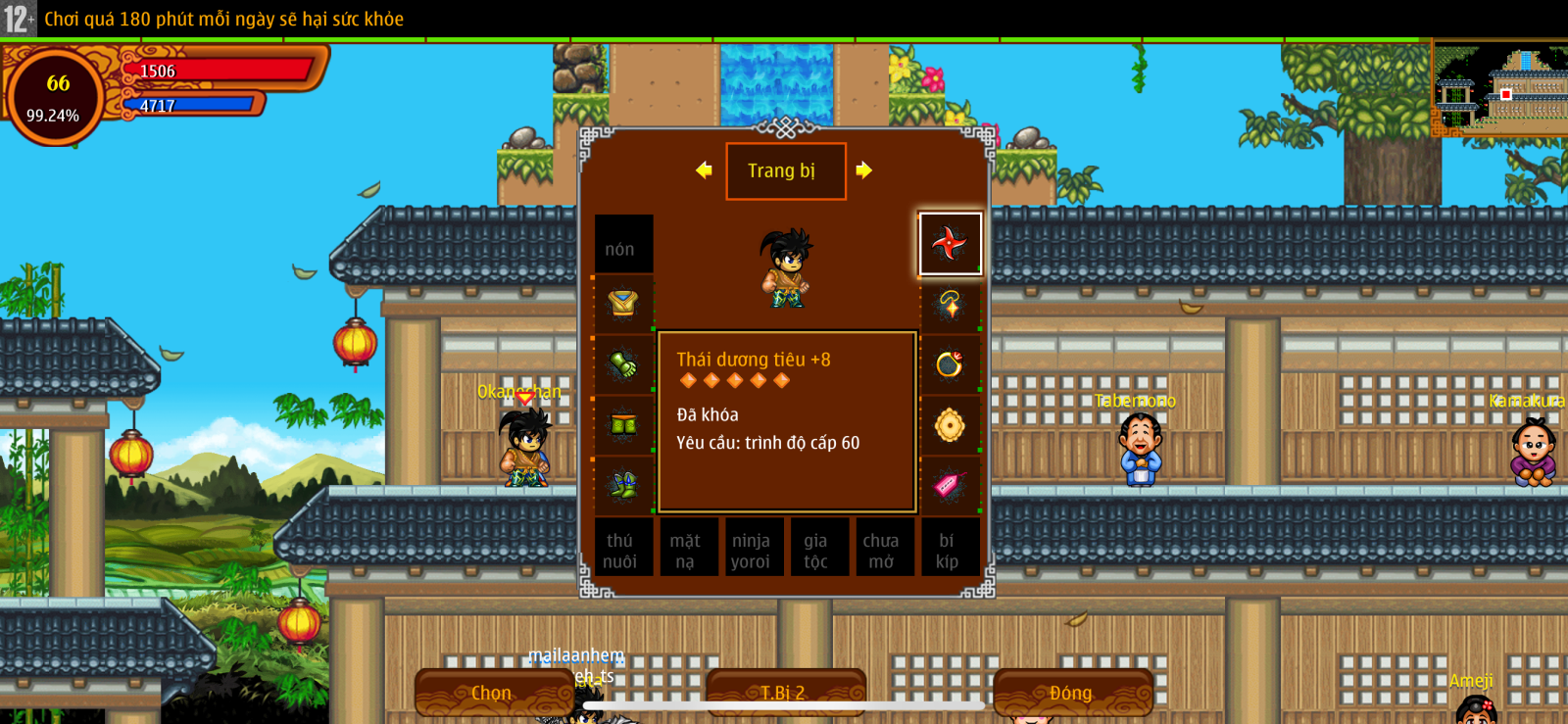This screenshot has height=724, width=1568.
Task: Select the yellow armor shirt slot
Action: pyautogui.click(x=623, y=304)
